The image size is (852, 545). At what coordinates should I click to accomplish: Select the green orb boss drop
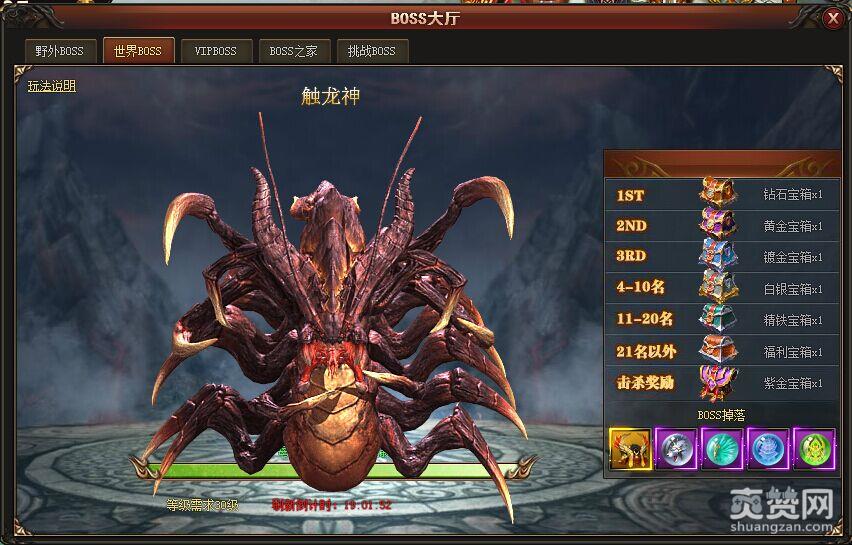pos(813,448)
